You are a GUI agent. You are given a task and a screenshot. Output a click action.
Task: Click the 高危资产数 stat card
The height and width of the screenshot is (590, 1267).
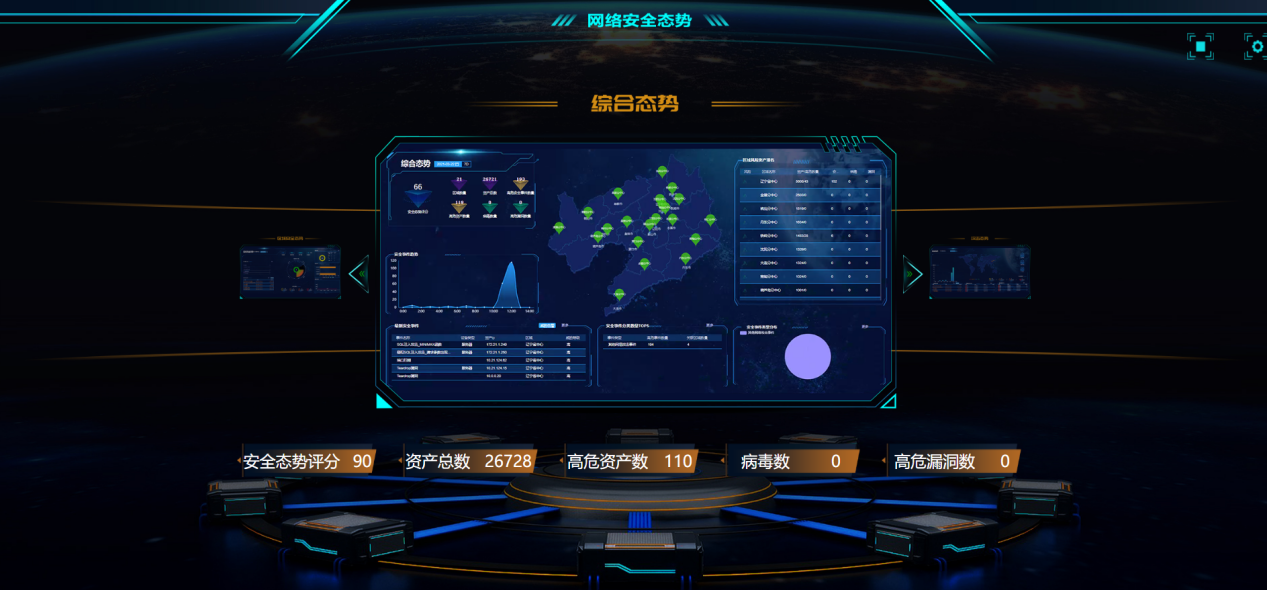(x=630, y=461)
